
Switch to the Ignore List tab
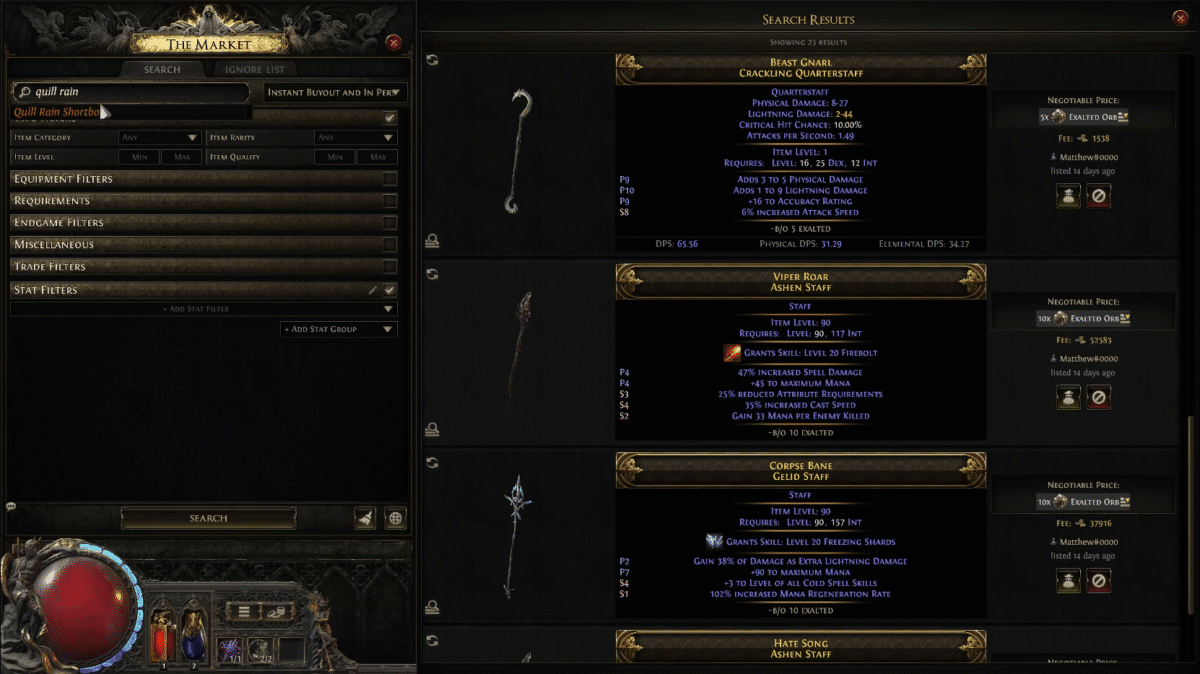pyautogui.click(x=254, y=70)
